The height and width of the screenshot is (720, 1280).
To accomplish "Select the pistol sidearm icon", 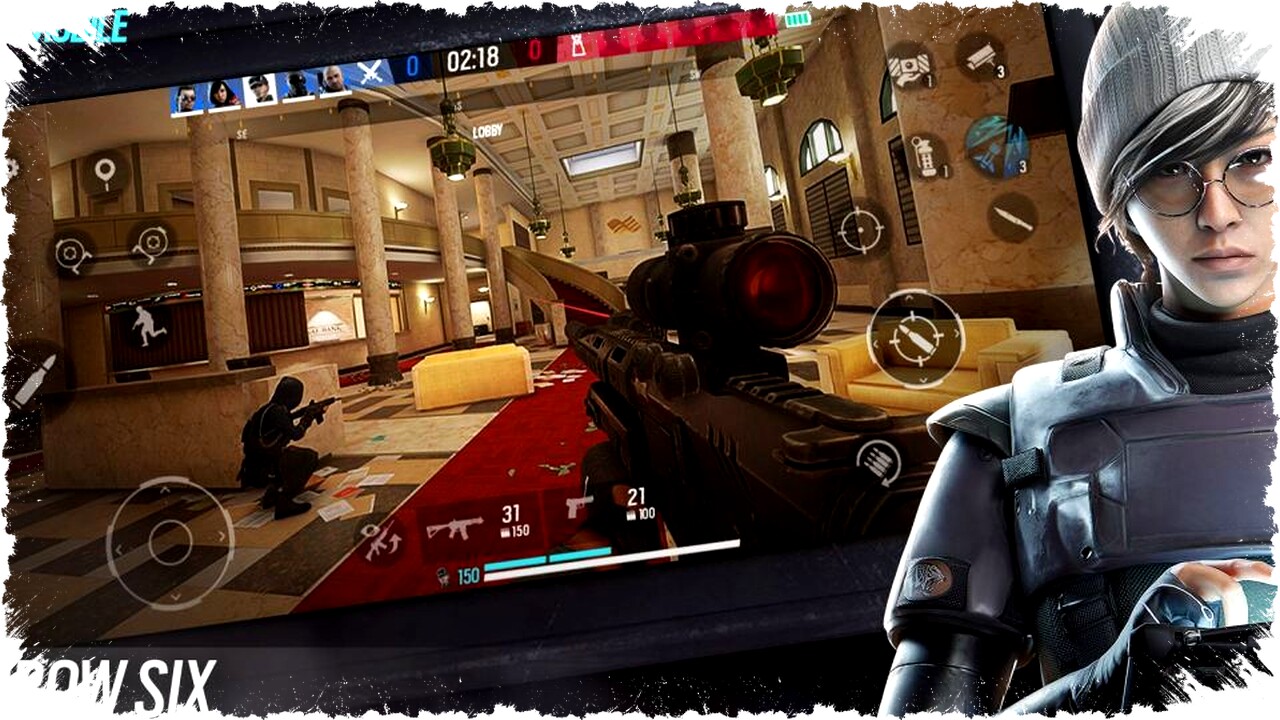I will pyautogui.click(x=577, y=505).
